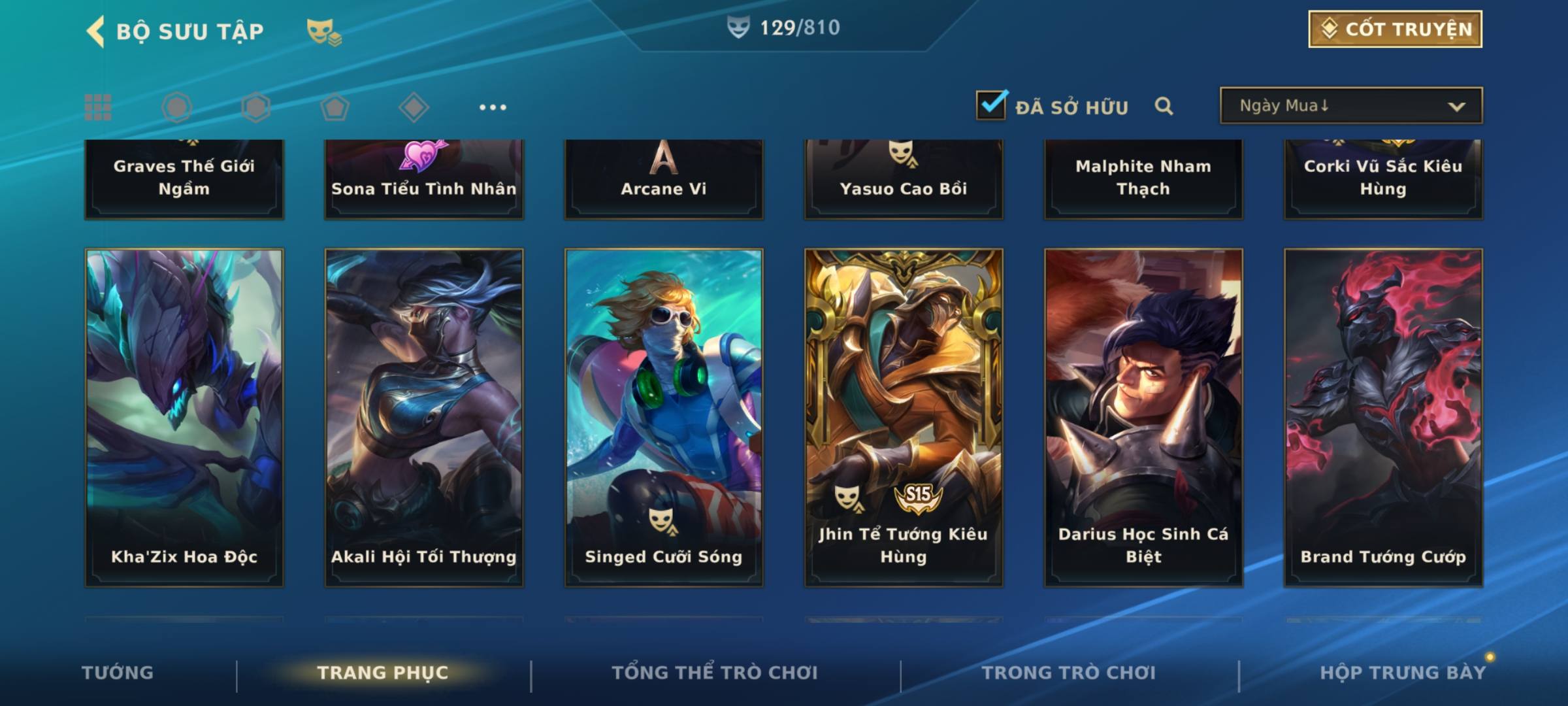This screenshot has width=1568, height=706.
Task: Click the search magnifier icon
Action: click(x=1164, y=106)
